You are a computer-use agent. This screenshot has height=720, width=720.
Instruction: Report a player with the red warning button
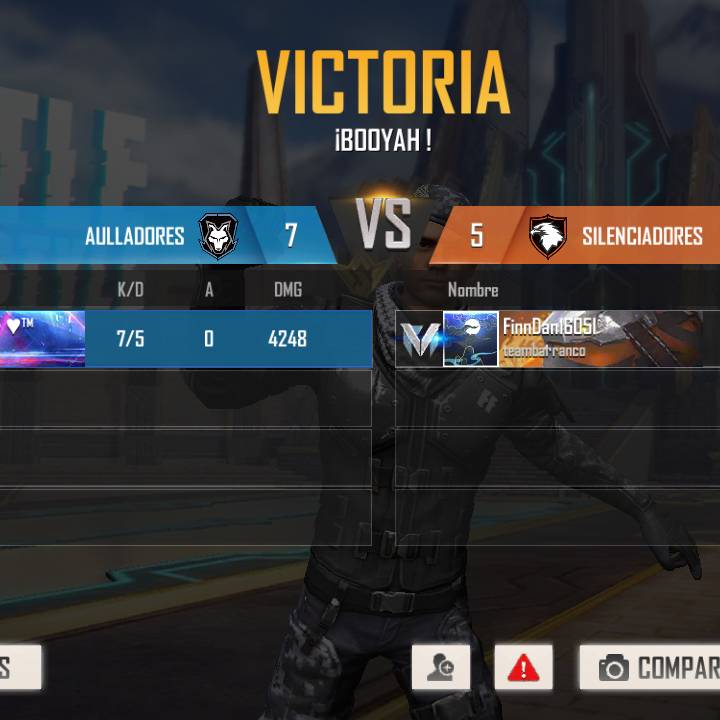pos(523,667)
